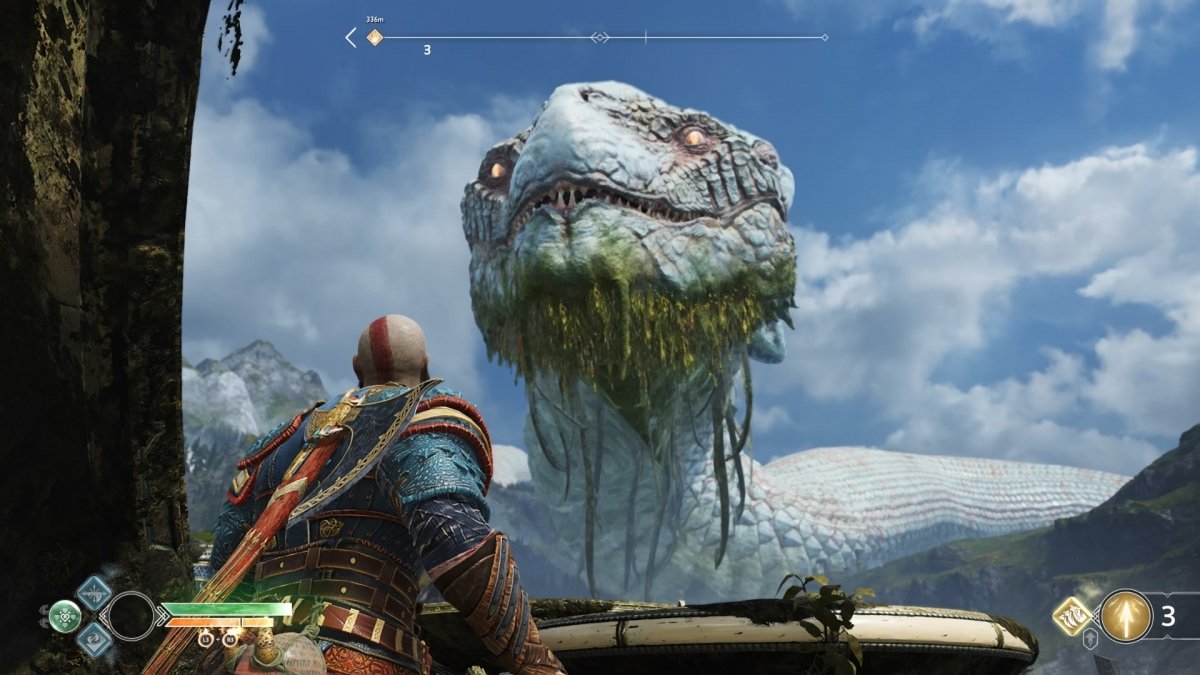This screenshot has width=1200, height=675.
Task: Activate the green hearts healing relic icon
Action: coord(65,616)
